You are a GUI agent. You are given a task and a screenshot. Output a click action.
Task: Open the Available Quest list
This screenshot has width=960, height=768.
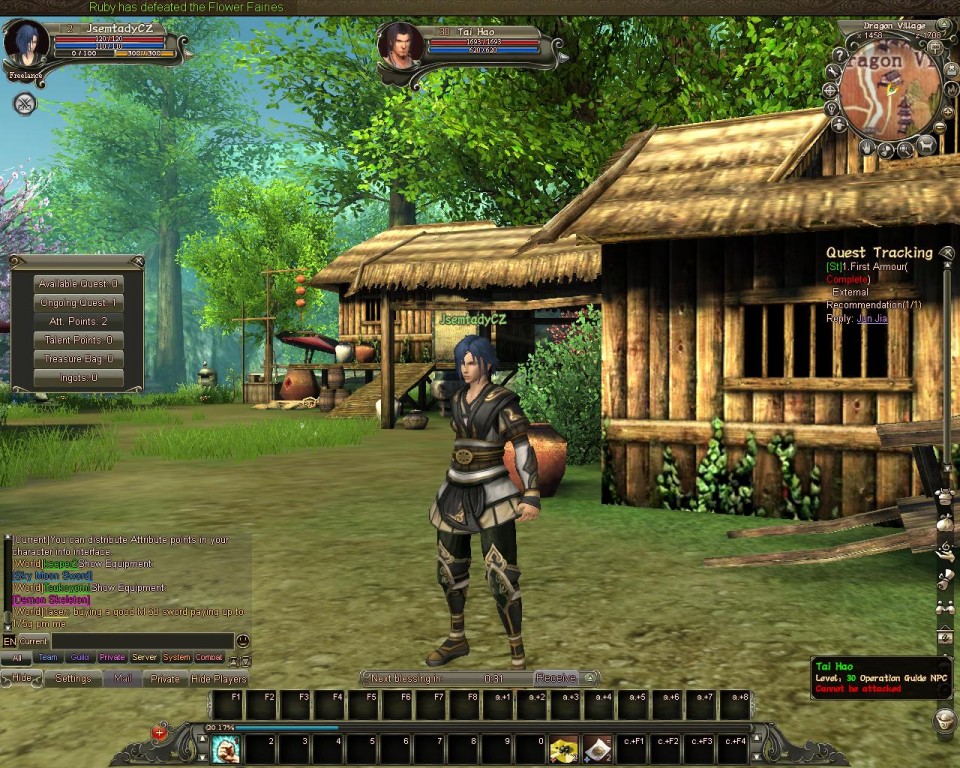[x=78, y=284]
